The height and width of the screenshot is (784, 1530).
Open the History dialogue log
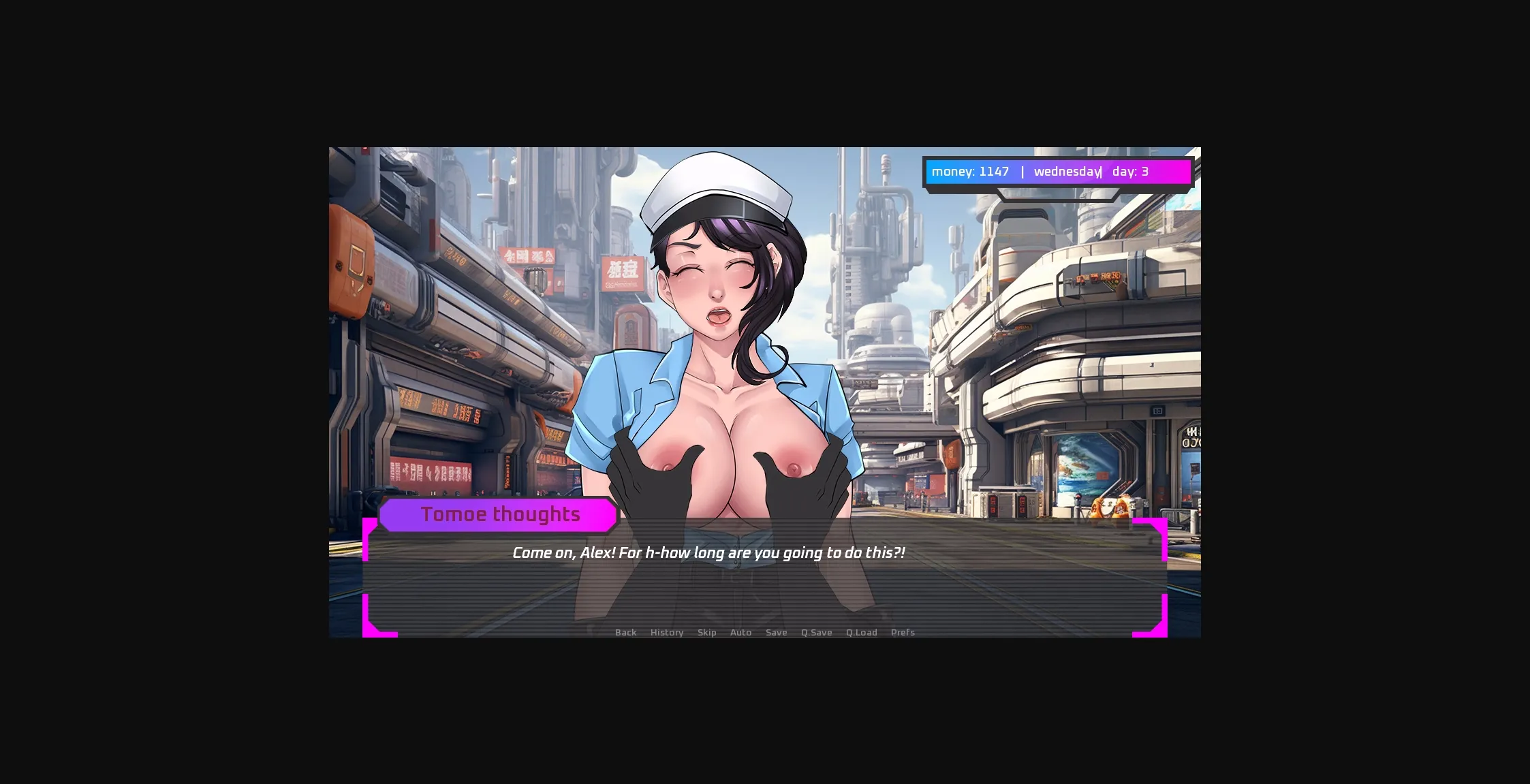coord(666,632)
